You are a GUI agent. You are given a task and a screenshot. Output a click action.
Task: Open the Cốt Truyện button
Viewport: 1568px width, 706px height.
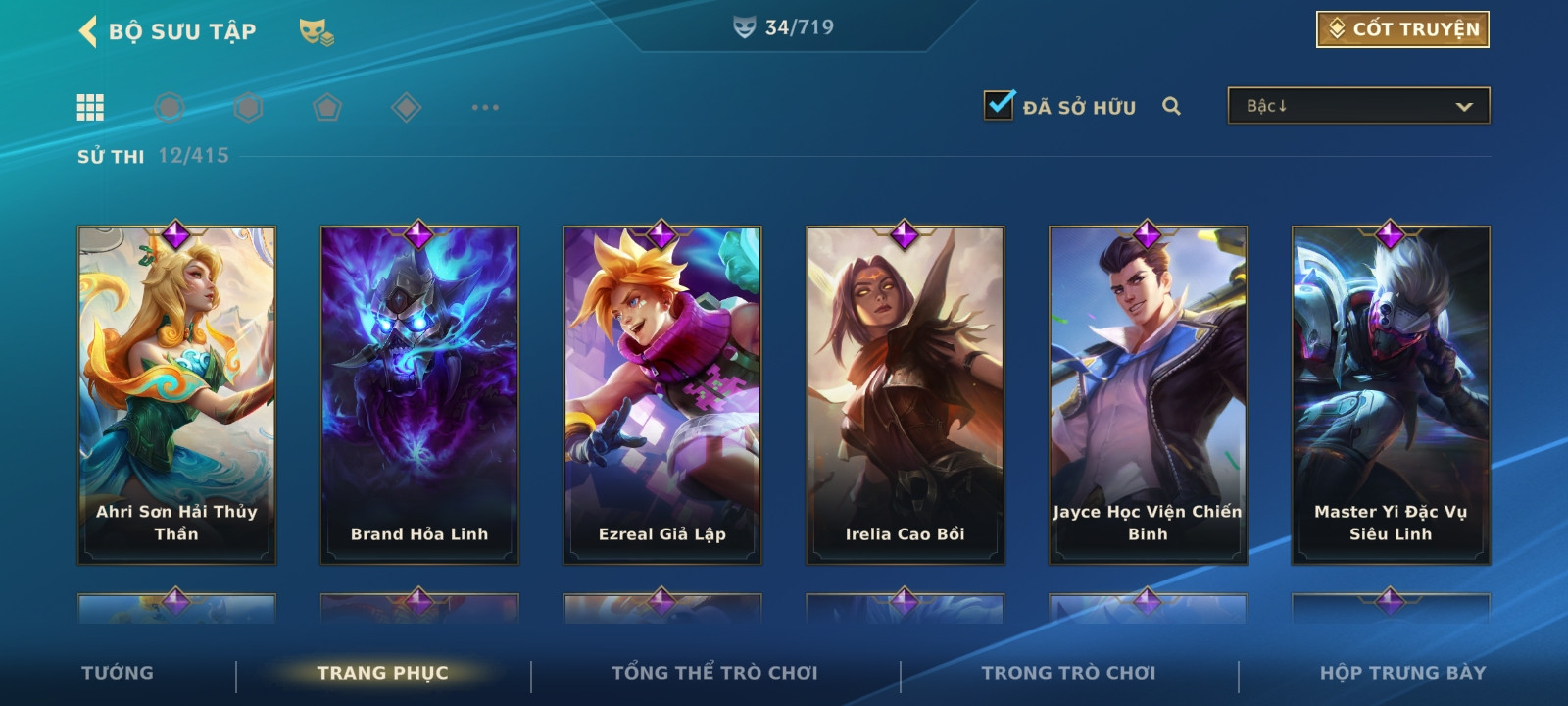pos(1402,29)
